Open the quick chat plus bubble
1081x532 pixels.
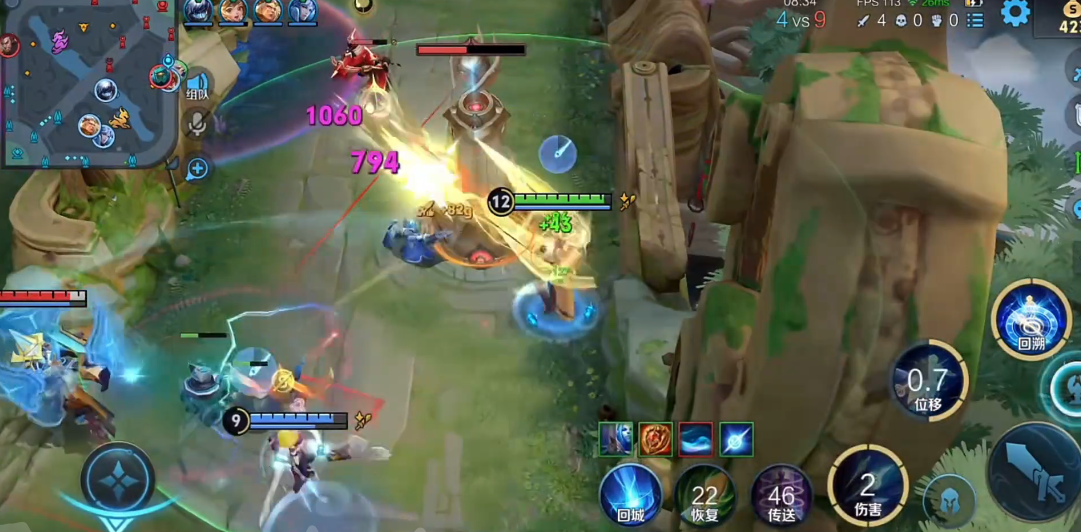[x=197, y=168]
